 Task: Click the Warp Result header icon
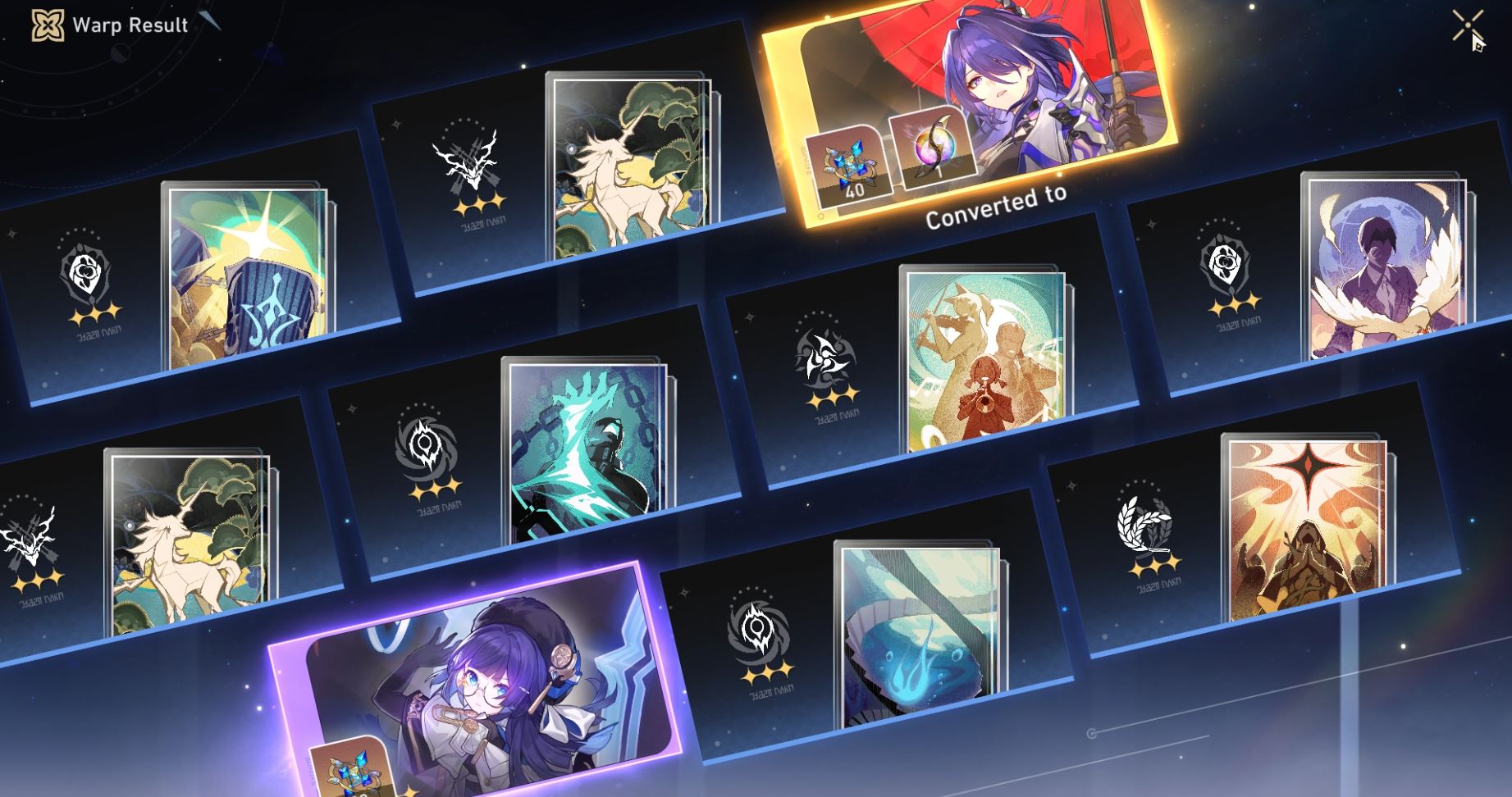coord(49,25)
